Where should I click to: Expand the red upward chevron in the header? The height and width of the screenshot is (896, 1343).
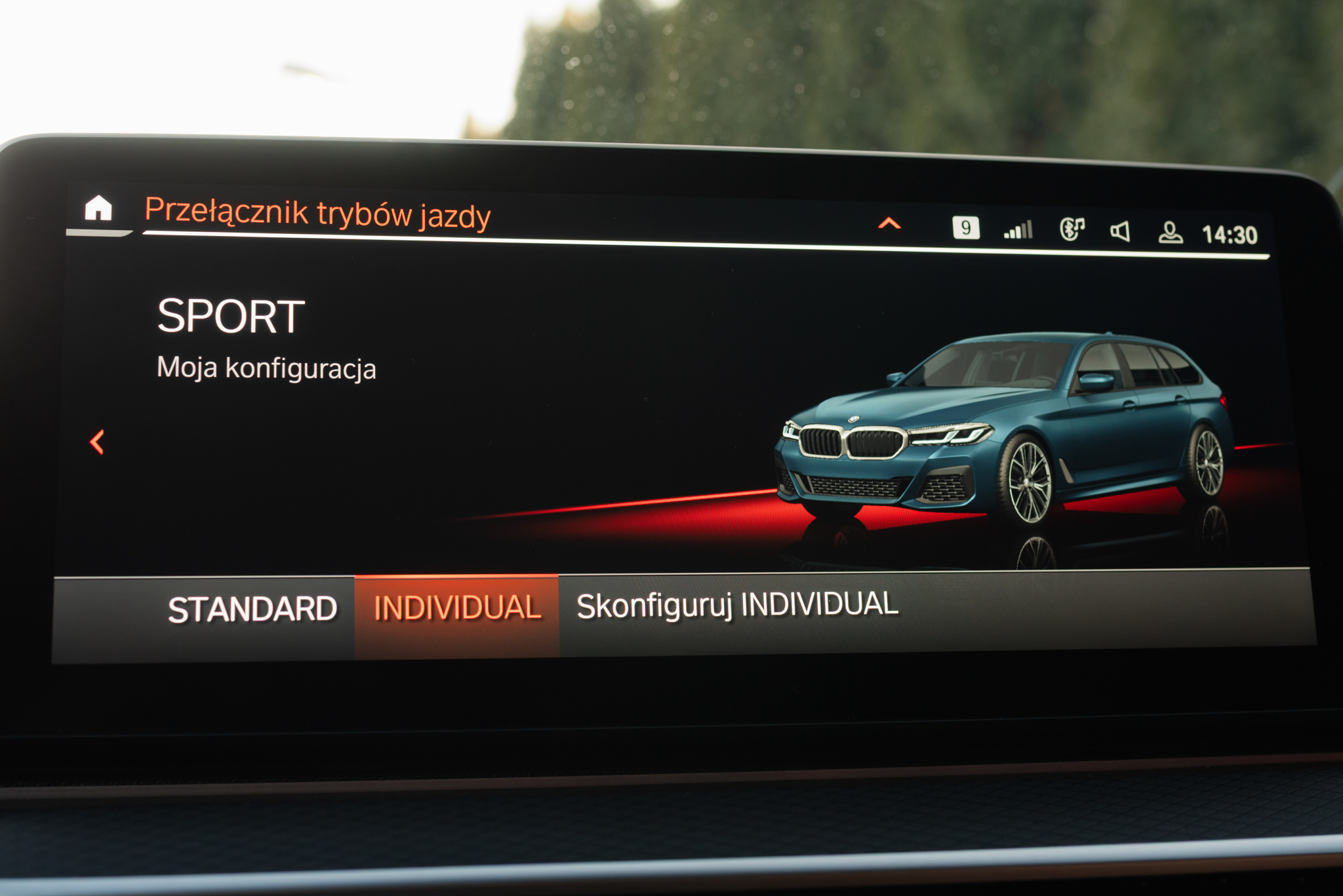click(889, 224)
